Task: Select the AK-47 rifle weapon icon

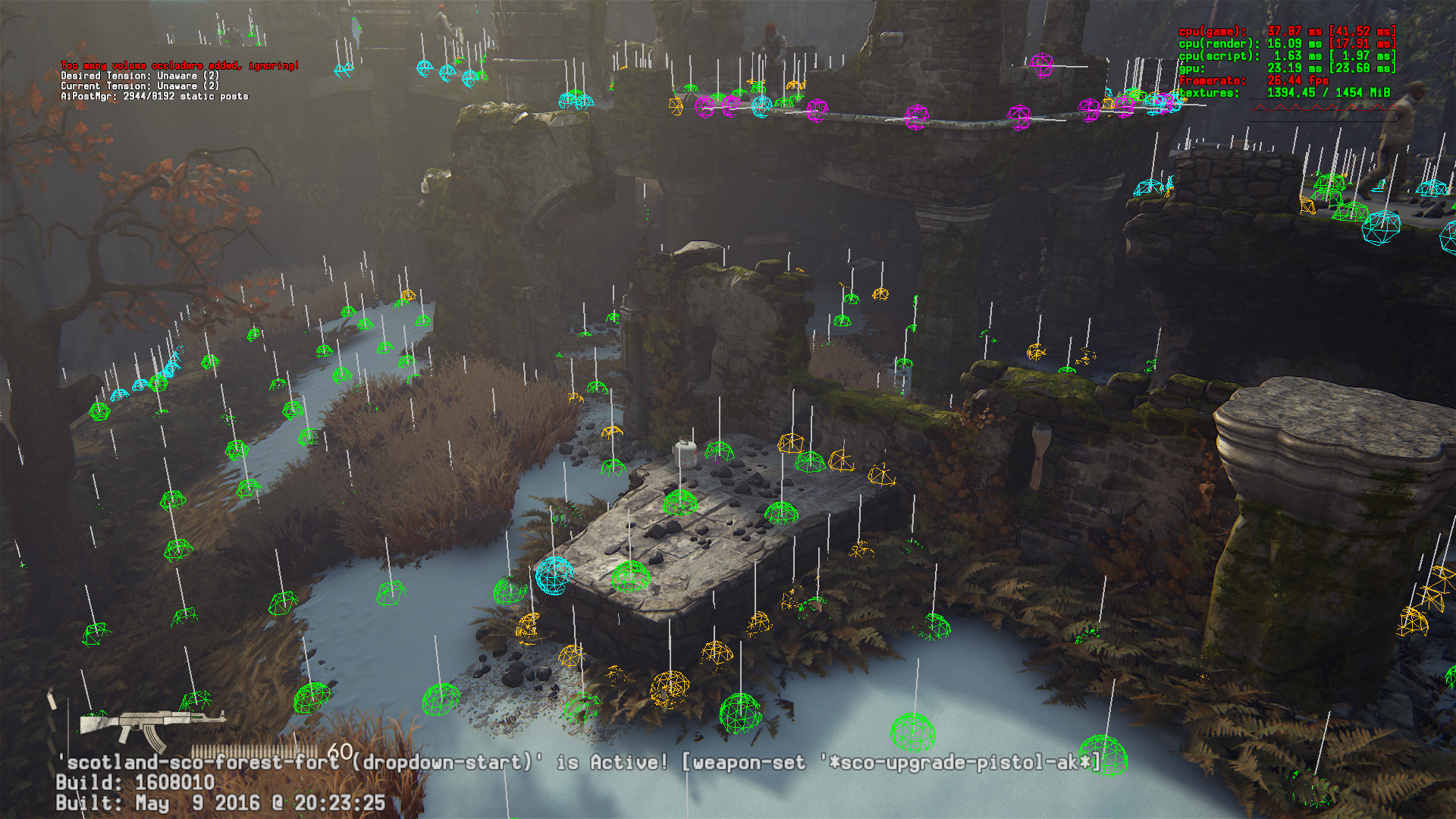Action: pyautogui.click(x=150, y=724)
